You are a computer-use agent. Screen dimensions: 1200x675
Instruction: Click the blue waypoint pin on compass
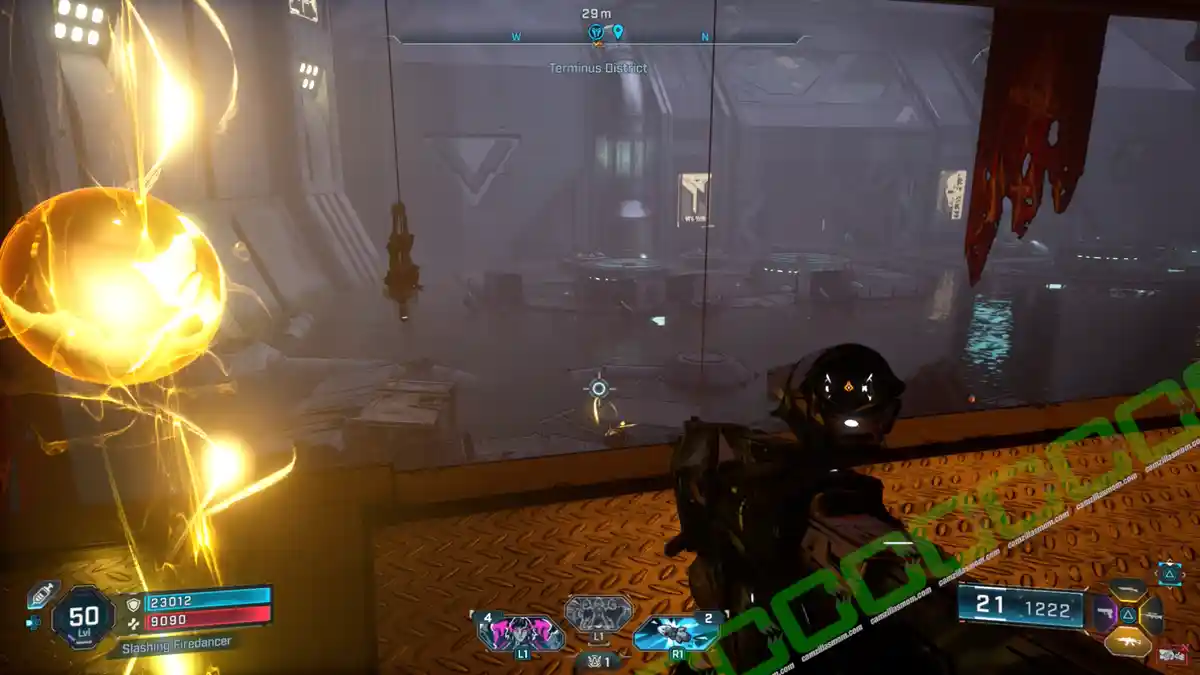click(x=618, y=33)
